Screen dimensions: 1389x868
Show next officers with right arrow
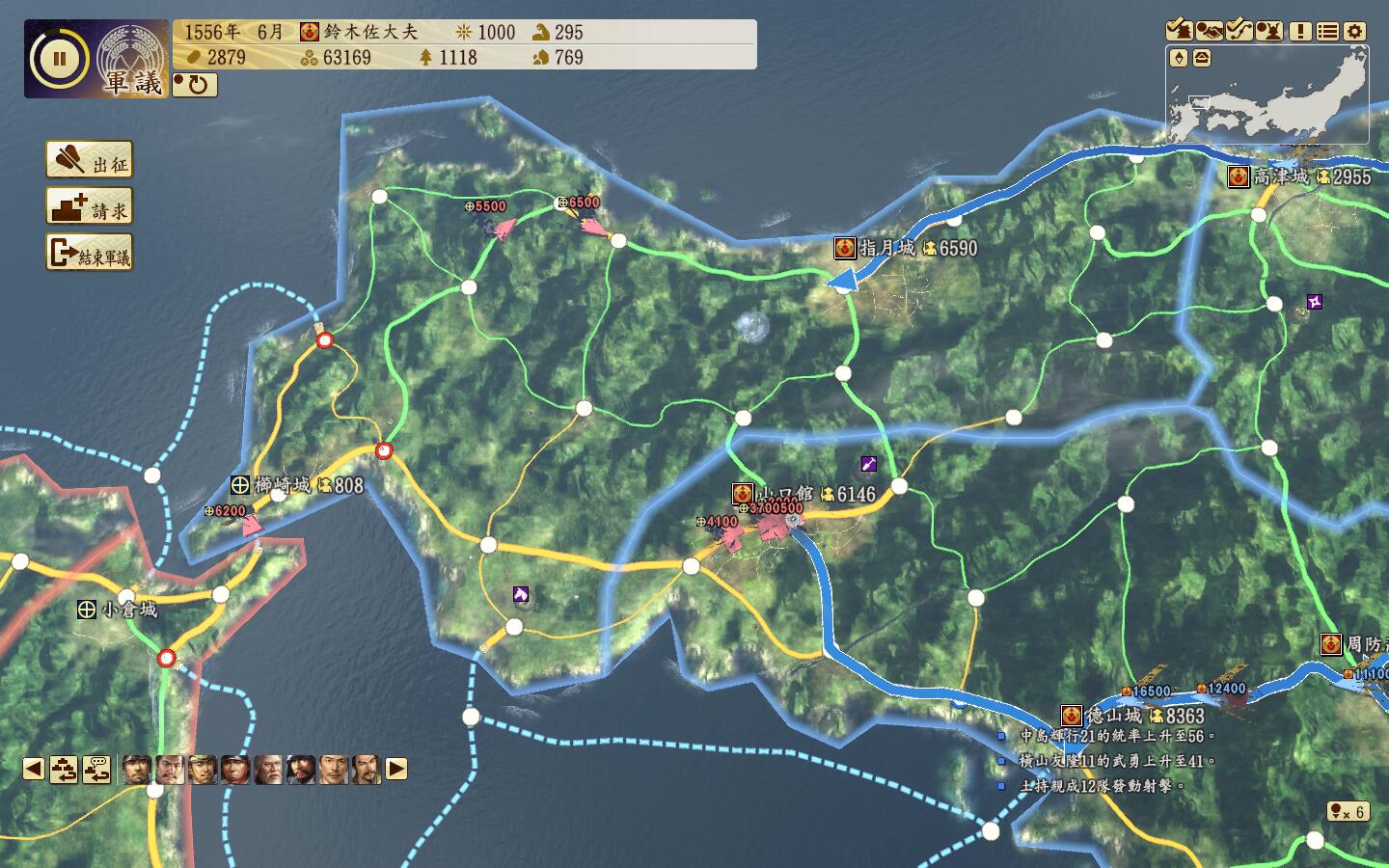click(396, 769)
